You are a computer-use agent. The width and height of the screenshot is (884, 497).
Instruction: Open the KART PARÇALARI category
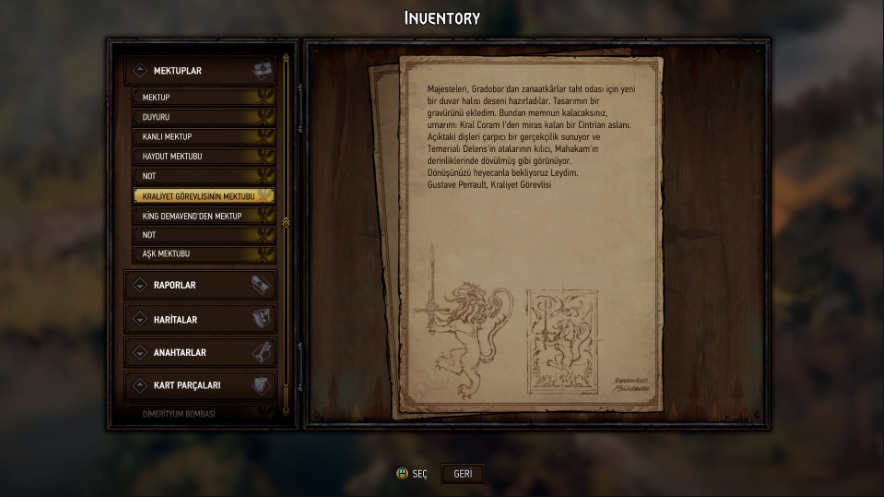pyautogui.click(x=200, y=385)
